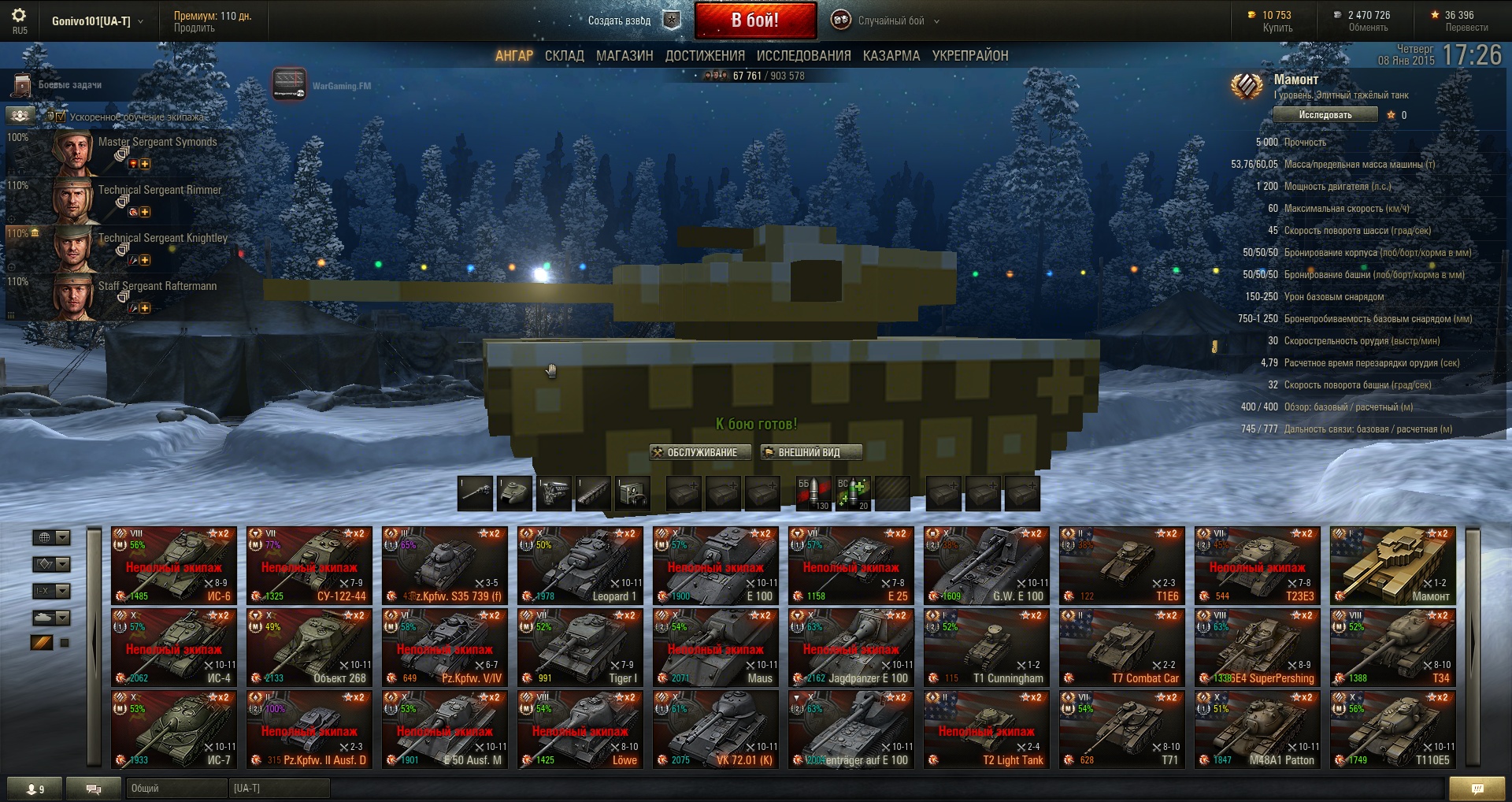This screenshot has width=1512, height=802.
Task: Open the СКЛАД depot tab
Action: point(564,56)
